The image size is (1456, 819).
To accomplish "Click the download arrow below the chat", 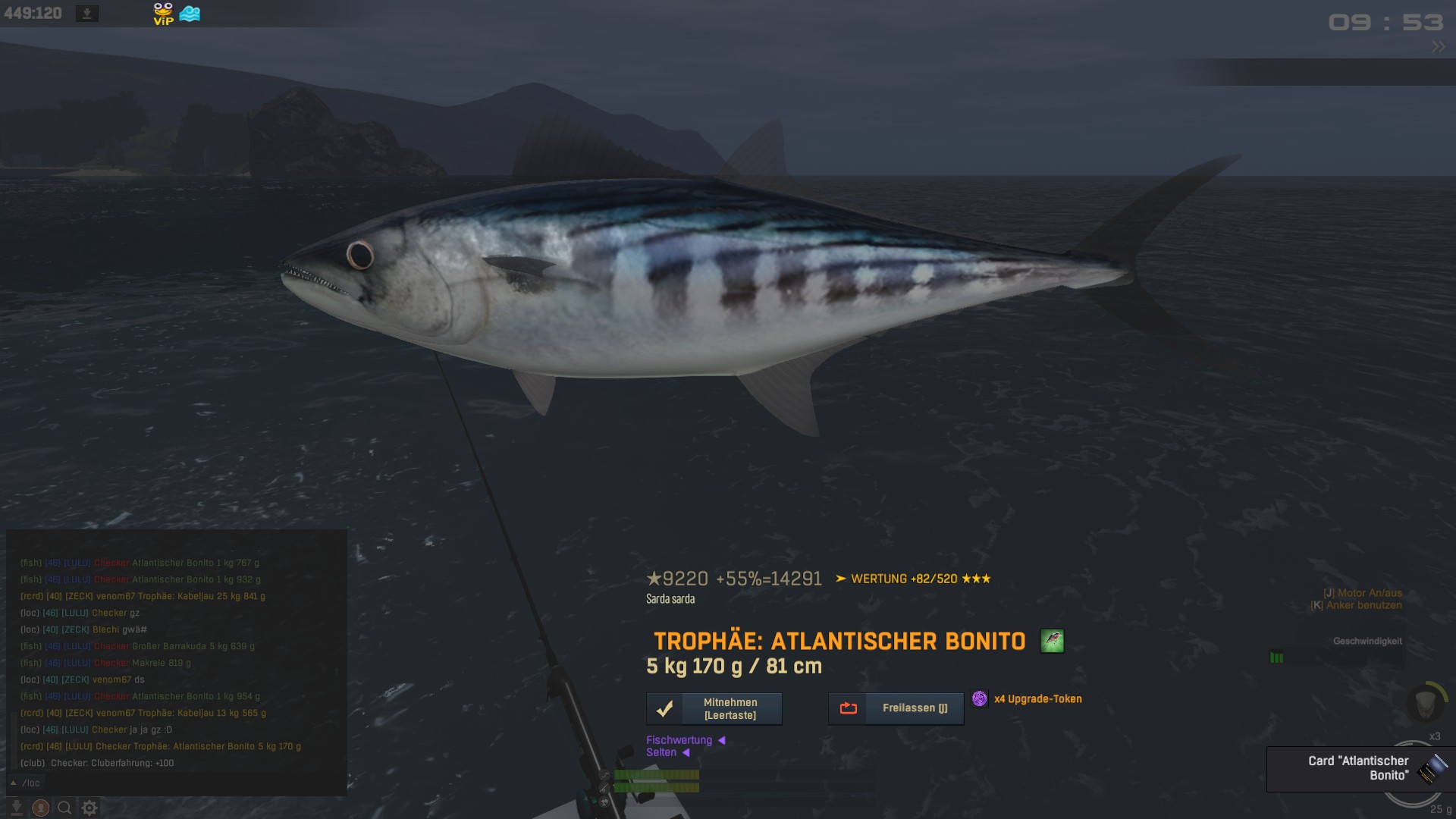I will coord(17,808).
